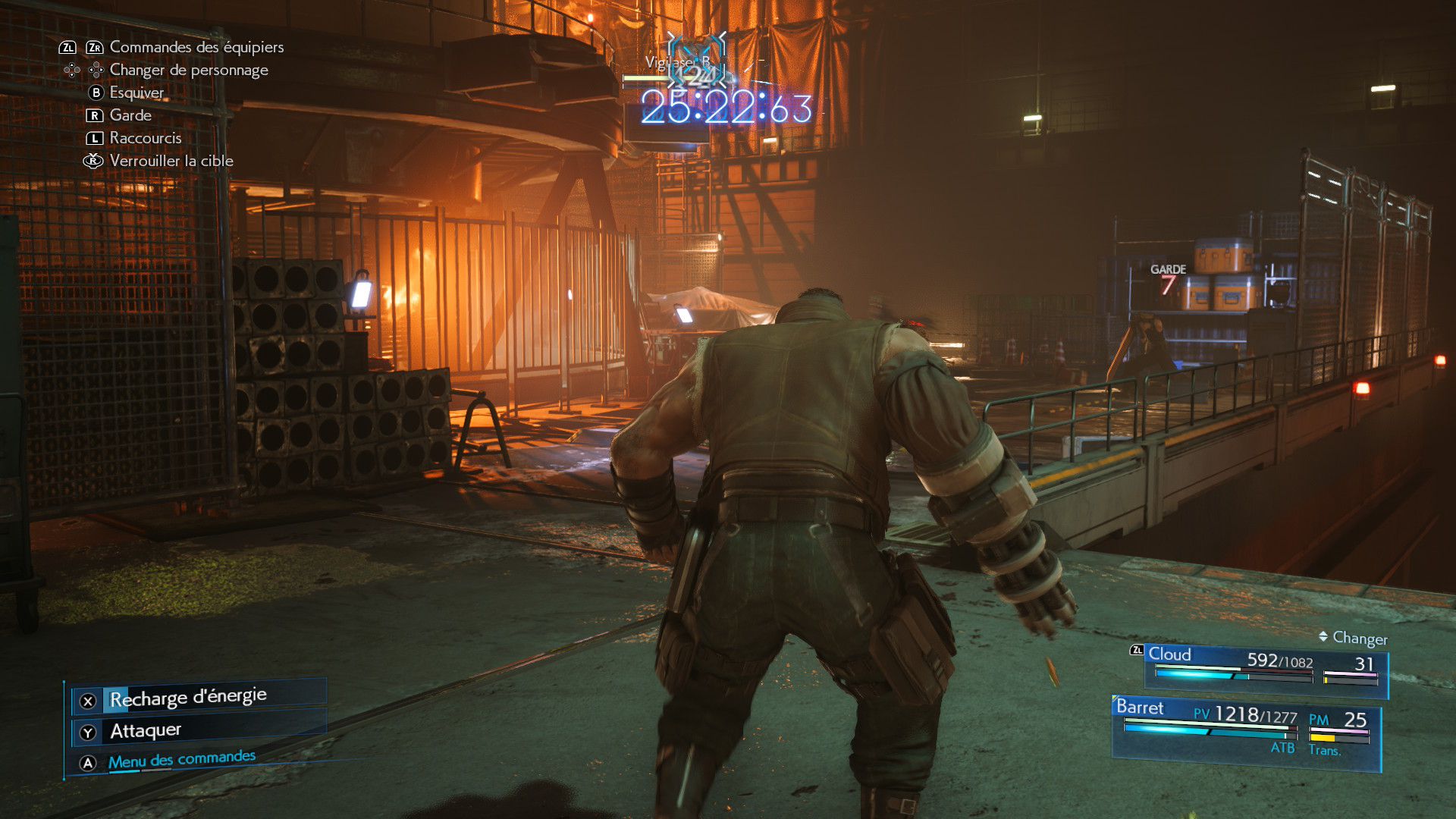Open the Menu des commandes
This screenshot has height=819, width=1456.
pyautogui.click(x=182, y=760)
